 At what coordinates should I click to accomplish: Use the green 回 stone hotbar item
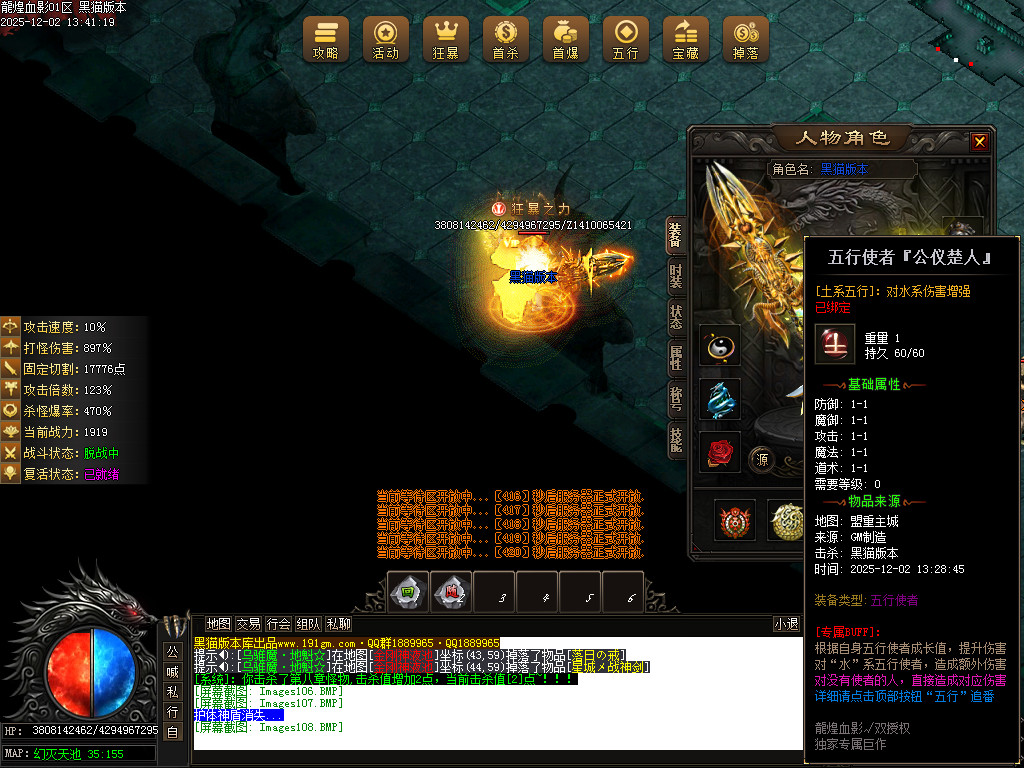408,592
